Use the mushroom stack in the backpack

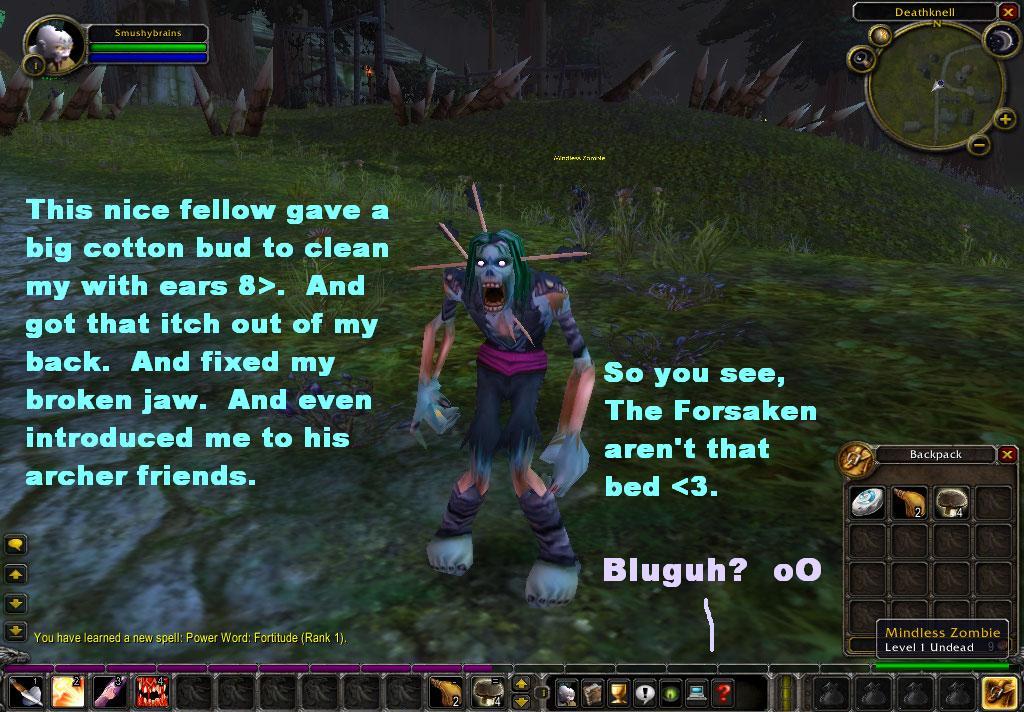950,502
